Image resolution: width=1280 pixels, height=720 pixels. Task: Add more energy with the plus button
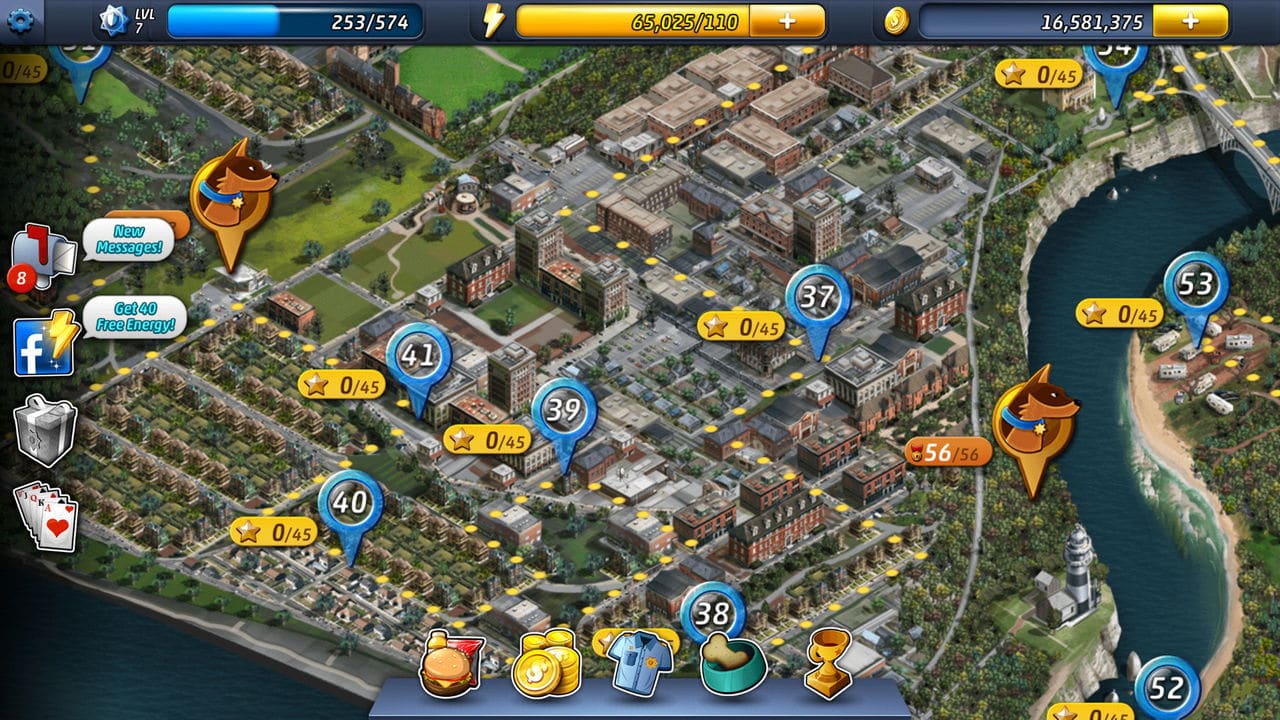pos(787,21)
